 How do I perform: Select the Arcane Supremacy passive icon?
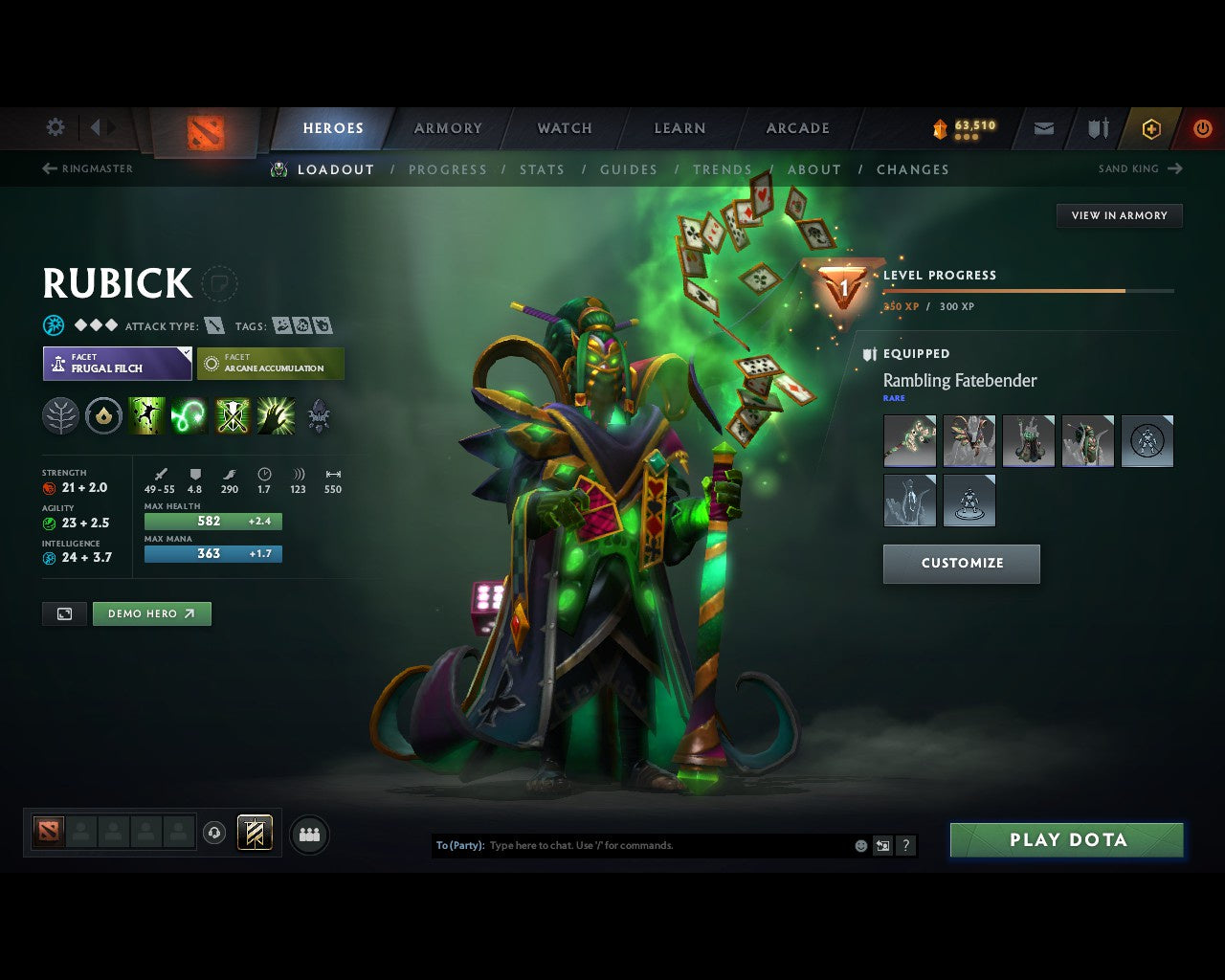click(233, 415)
